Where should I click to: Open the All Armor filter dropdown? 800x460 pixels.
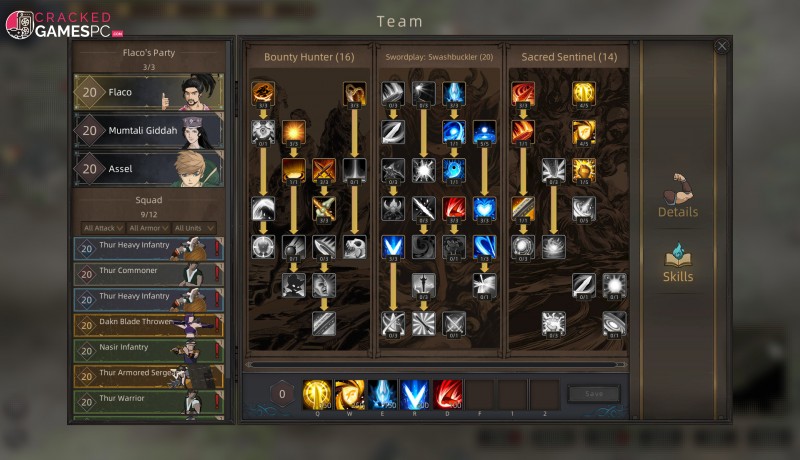(146, 228)
